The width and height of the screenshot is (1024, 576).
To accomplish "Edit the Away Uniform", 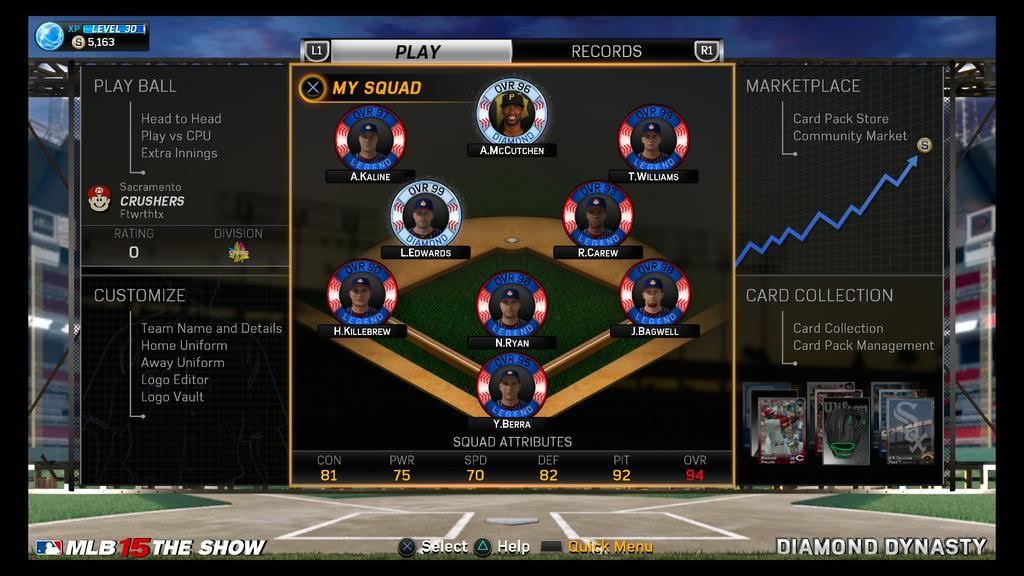I will tap(182, 362).
